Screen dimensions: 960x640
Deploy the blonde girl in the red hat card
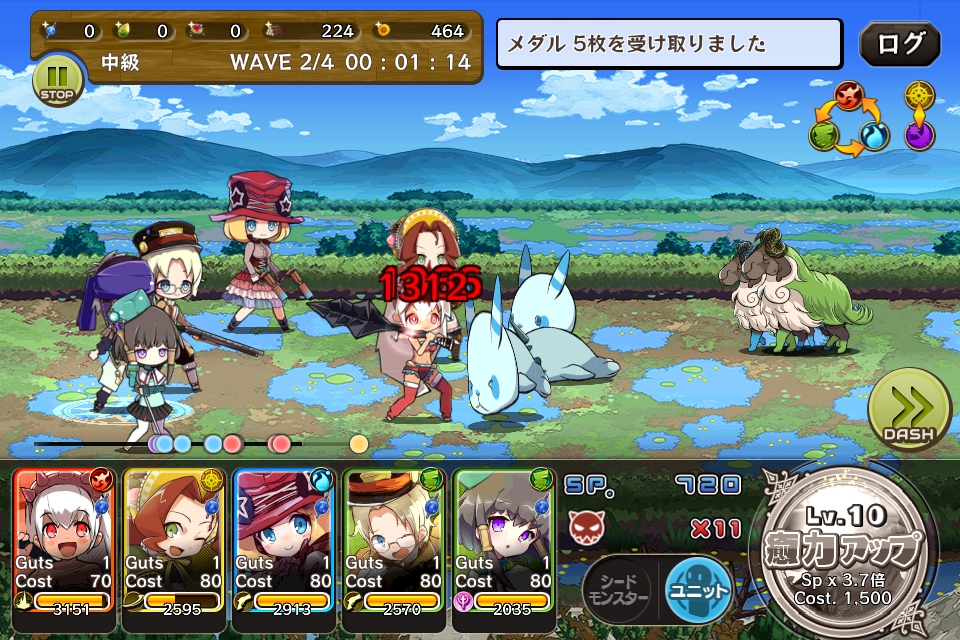283,540
